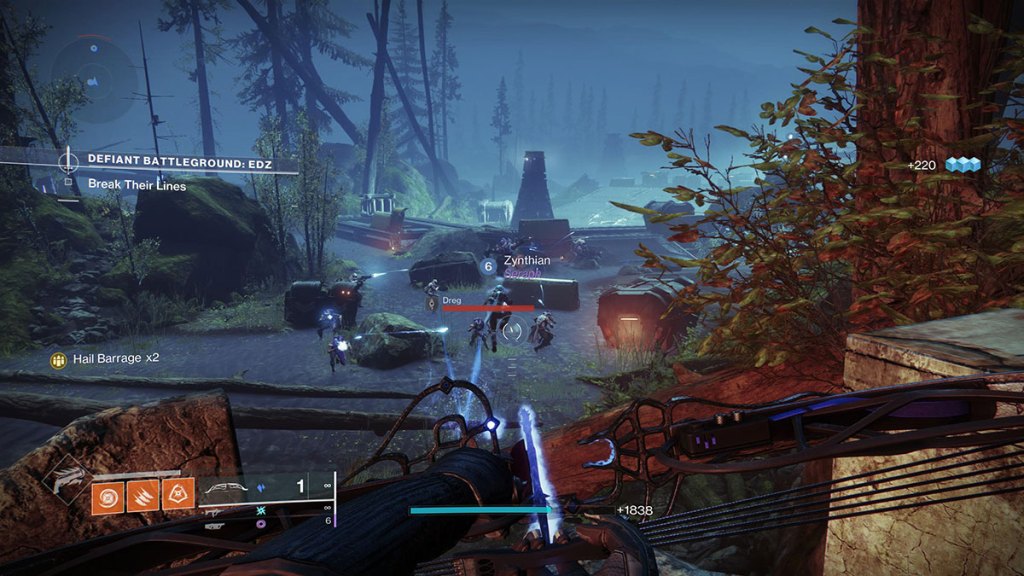Select the Break Their Lines objective
Viewport: 1024px width, 576px height.
click(x=136, y=184)
